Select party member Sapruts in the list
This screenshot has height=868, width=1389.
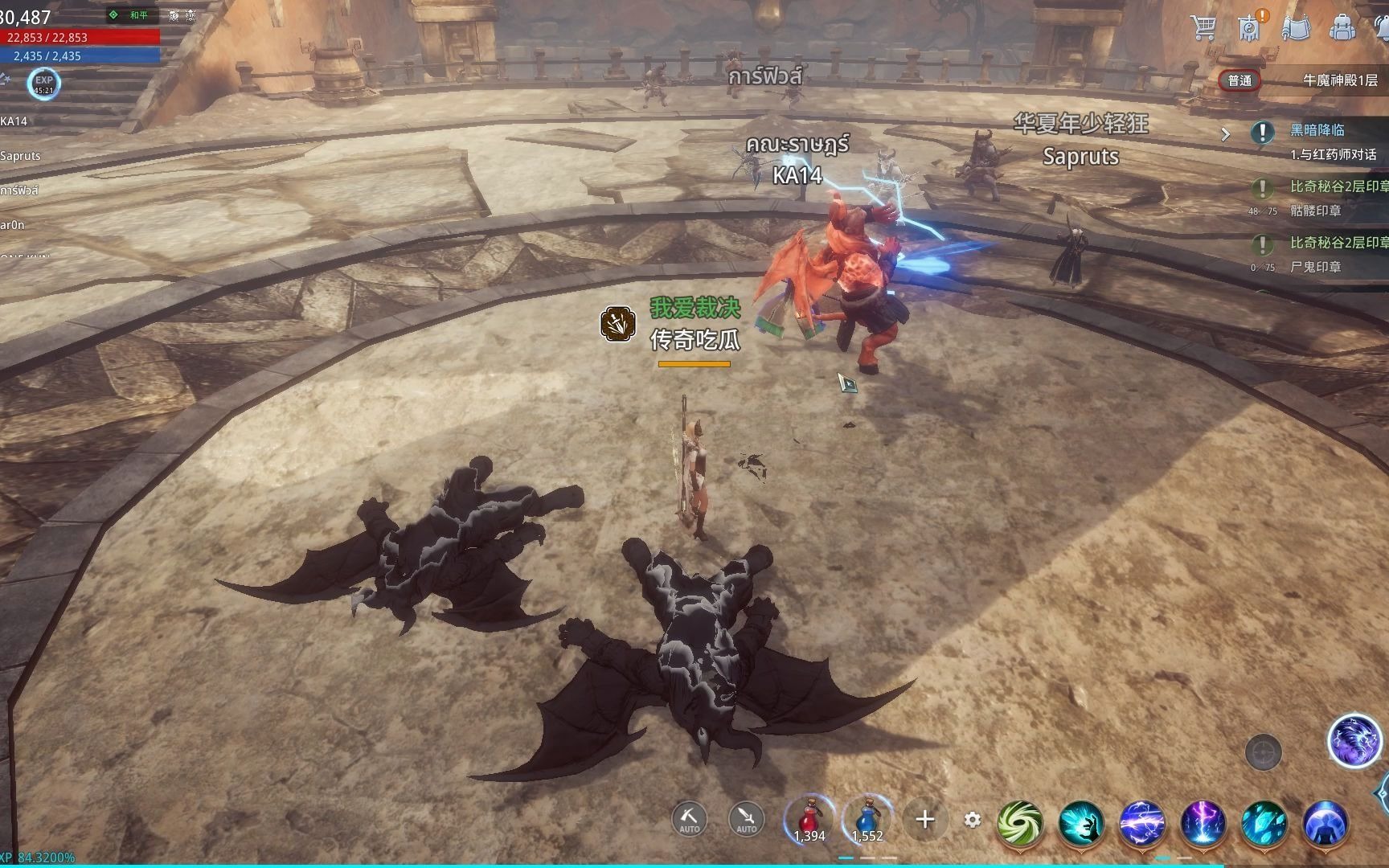coord(21,156)
